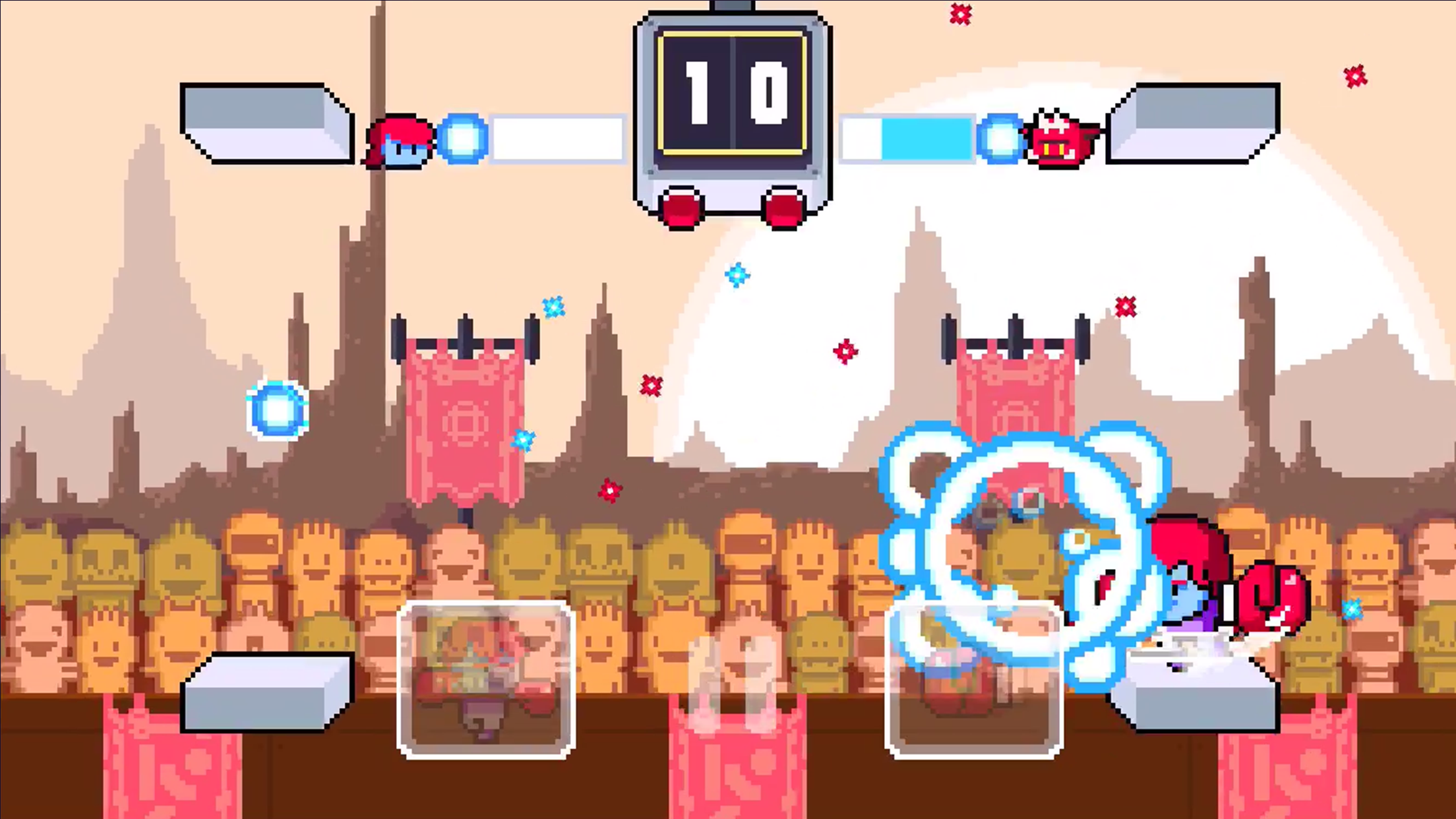1456x819 pixels.
Task: Click the large blue energy orb floating mid-left
Action: [x=280, y=410]
